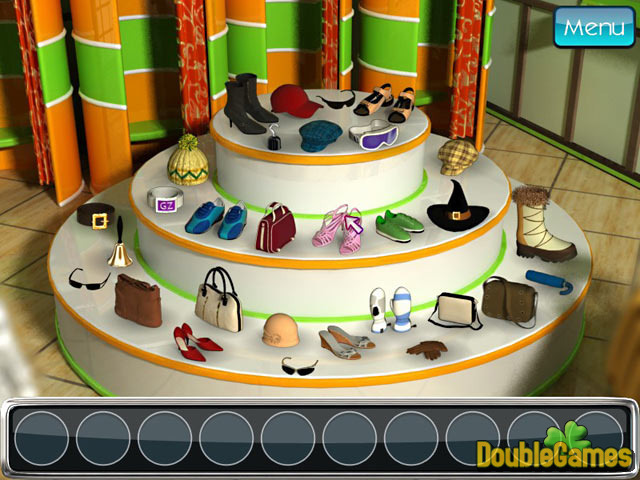Select the black witch hat
Viewport: 640px width, 480px height.
point(454,206)
